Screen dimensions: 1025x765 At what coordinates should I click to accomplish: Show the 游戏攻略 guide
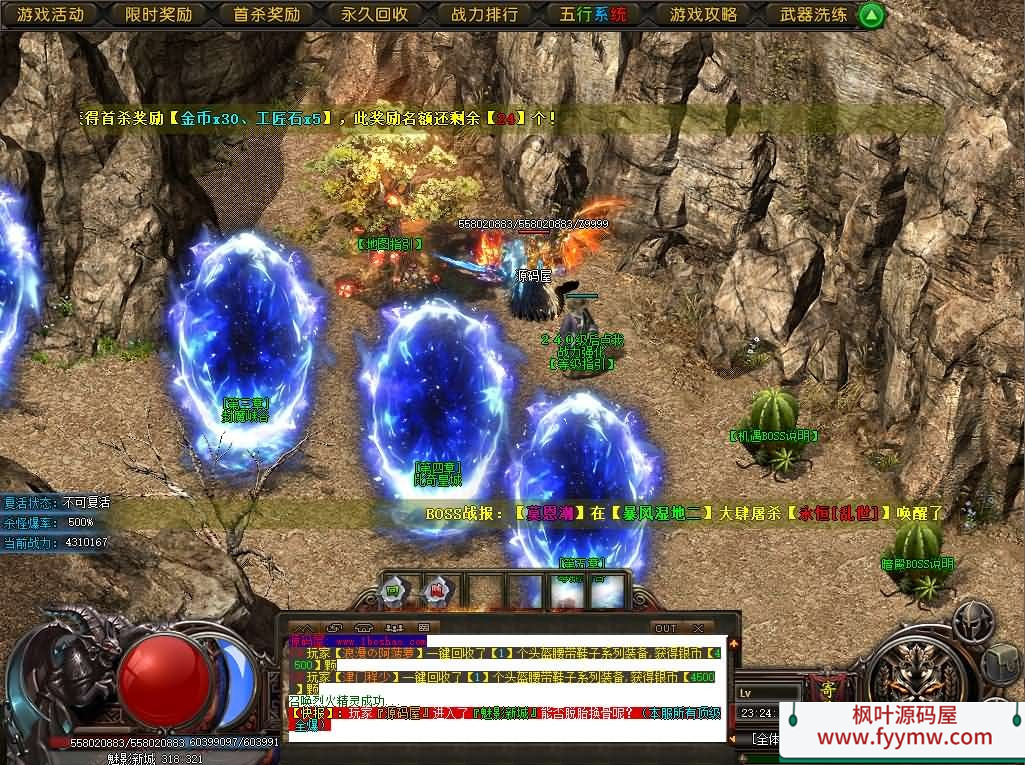tap(703, 15)
